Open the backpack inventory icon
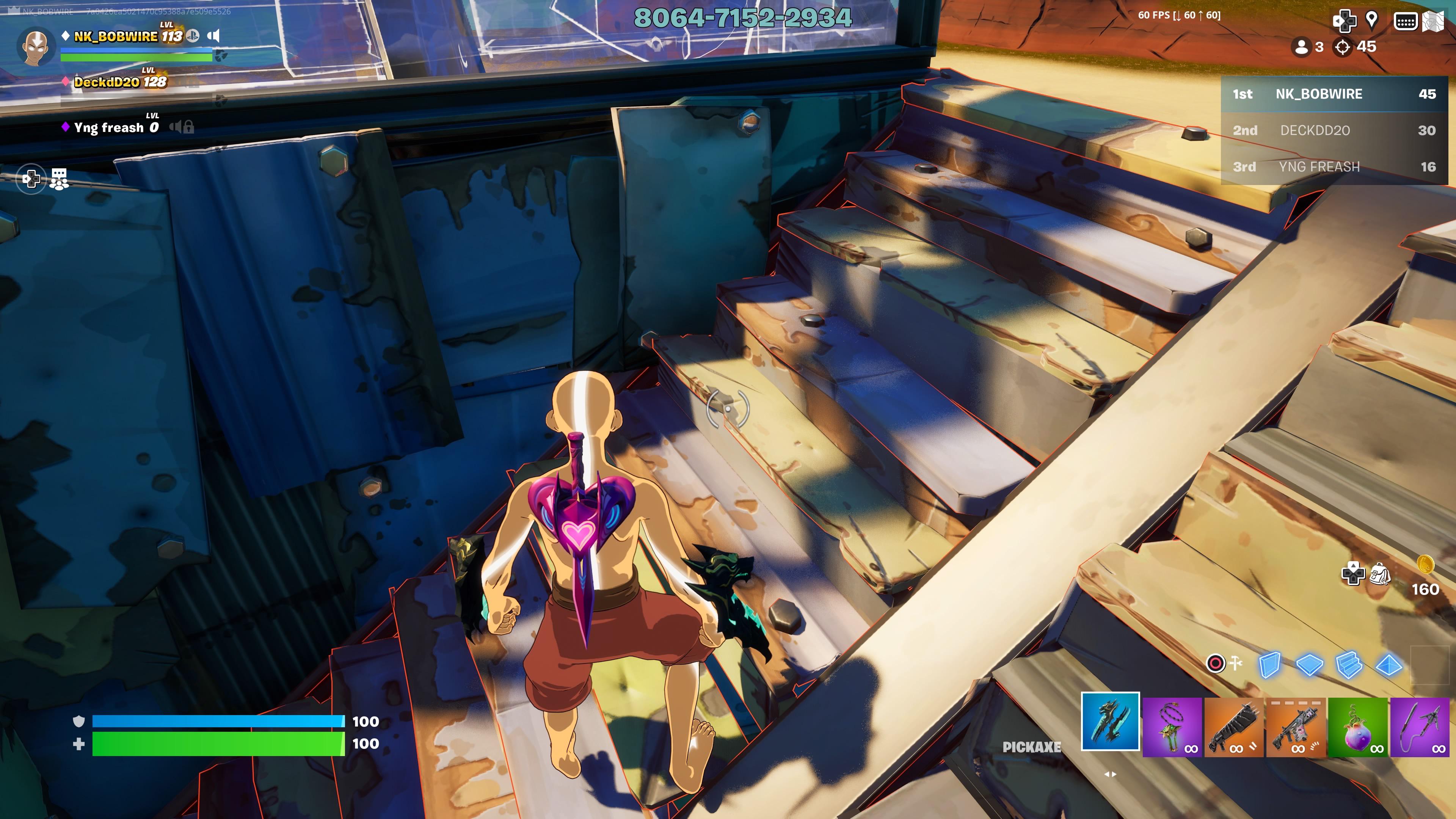 [1380, 574]
